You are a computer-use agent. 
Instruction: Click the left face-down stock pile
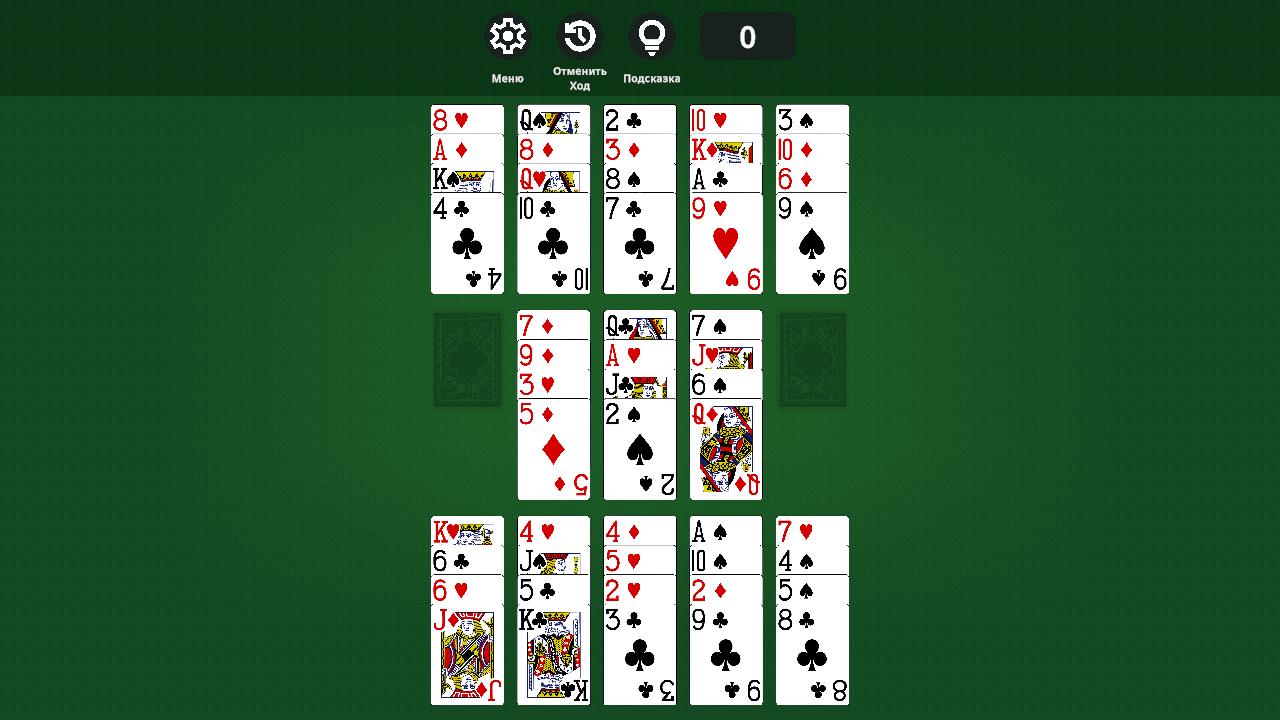coord(467,359)
